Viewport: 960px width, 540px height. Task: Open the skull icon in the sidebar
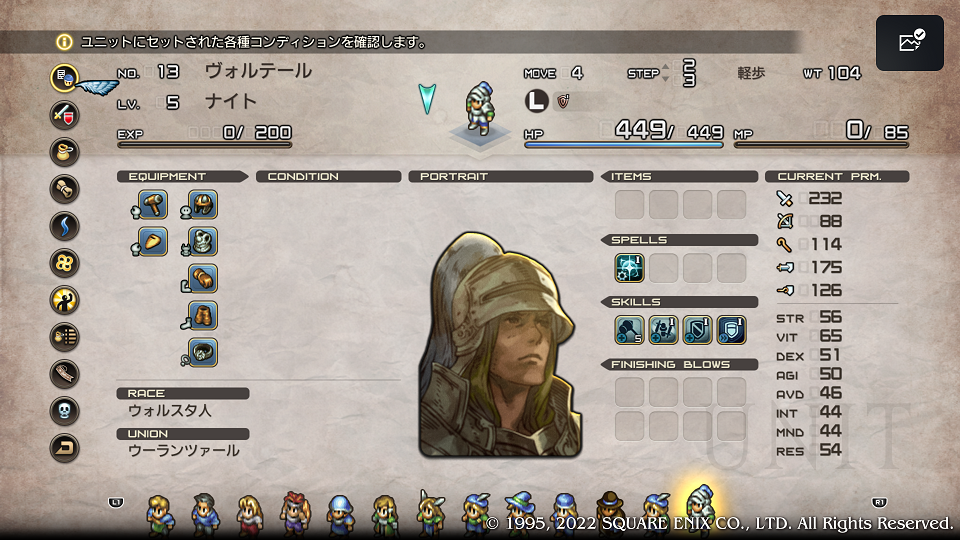[x=65, y=411]
